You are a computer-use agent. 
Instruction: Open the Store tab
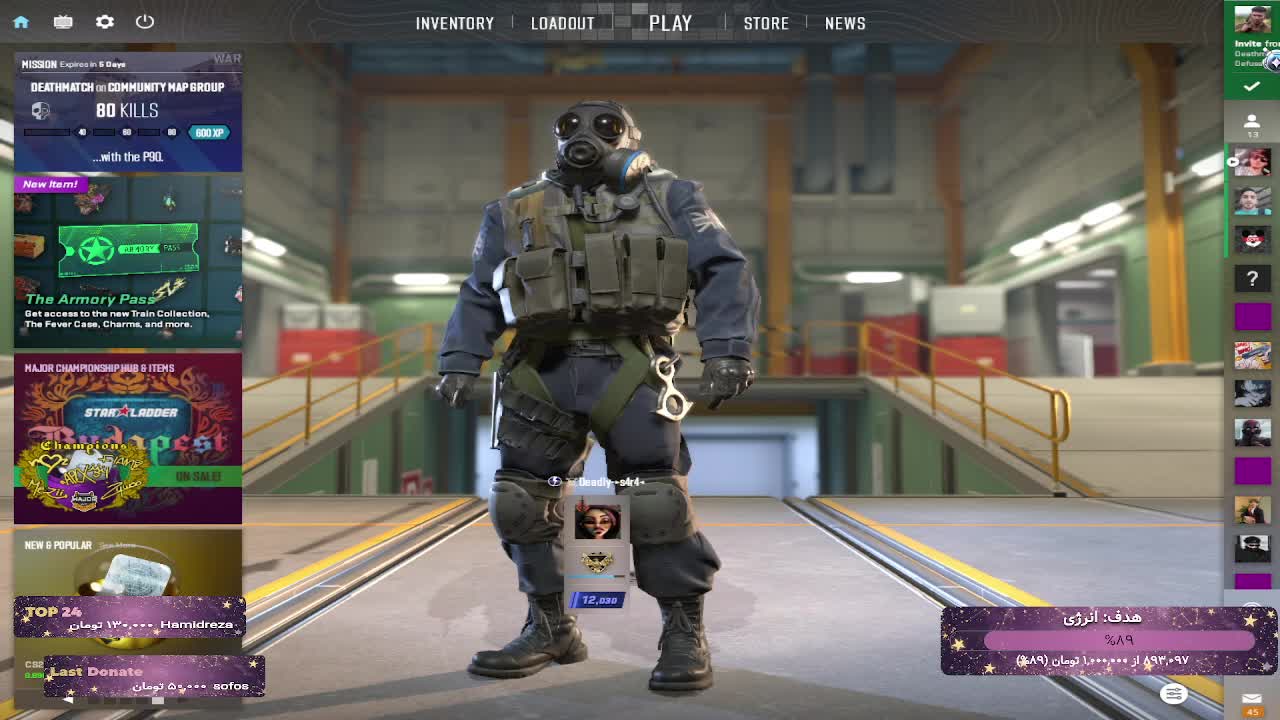point(766,23)
